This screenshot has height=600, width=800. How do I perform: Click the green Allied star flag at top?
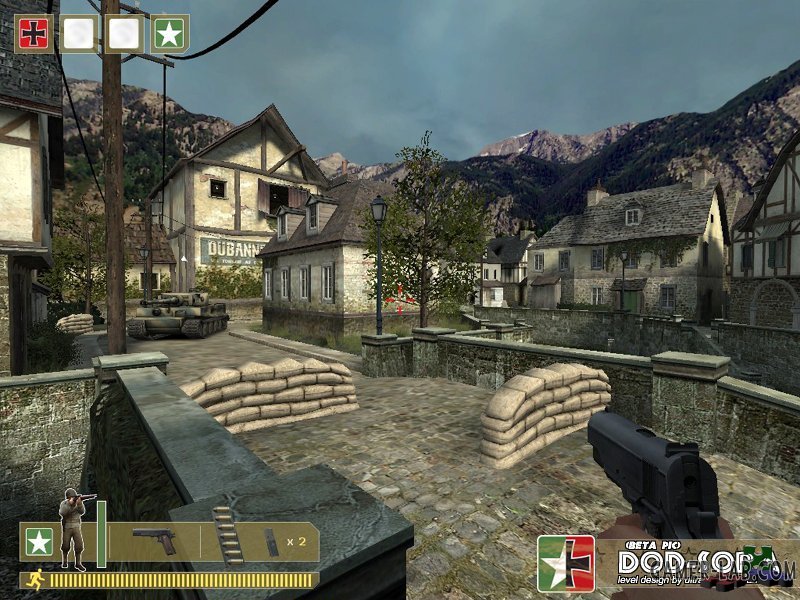click(x=169, y=33)
